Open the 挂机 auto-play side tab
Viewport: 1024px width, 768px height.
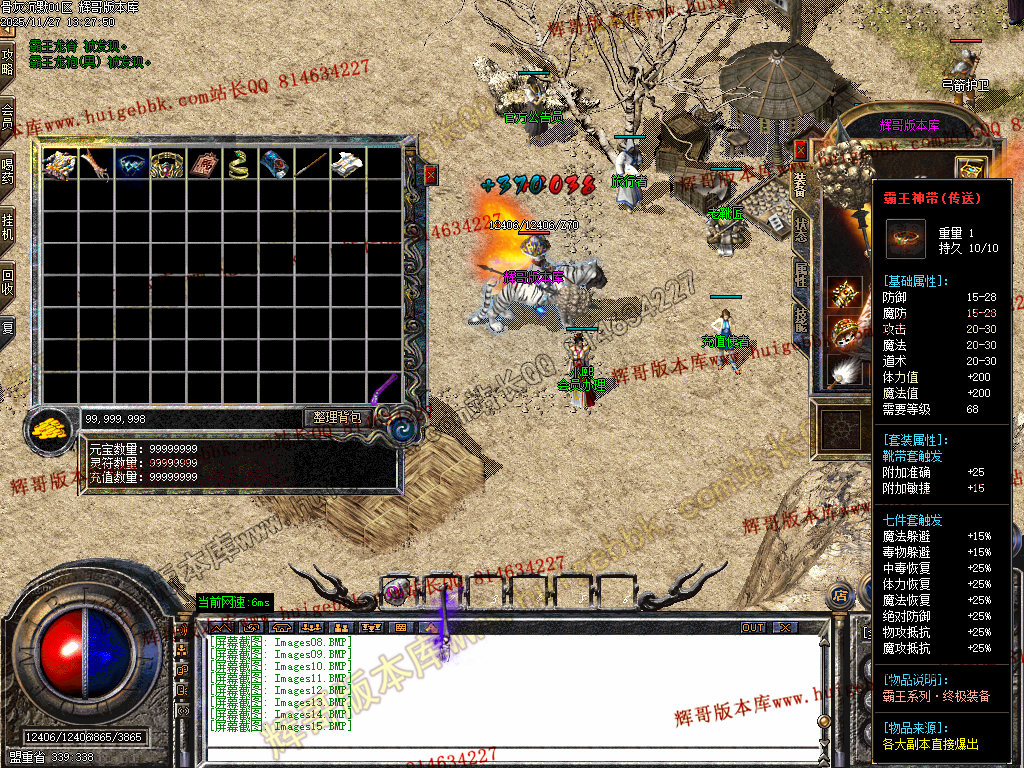click(x=8, y=225)
